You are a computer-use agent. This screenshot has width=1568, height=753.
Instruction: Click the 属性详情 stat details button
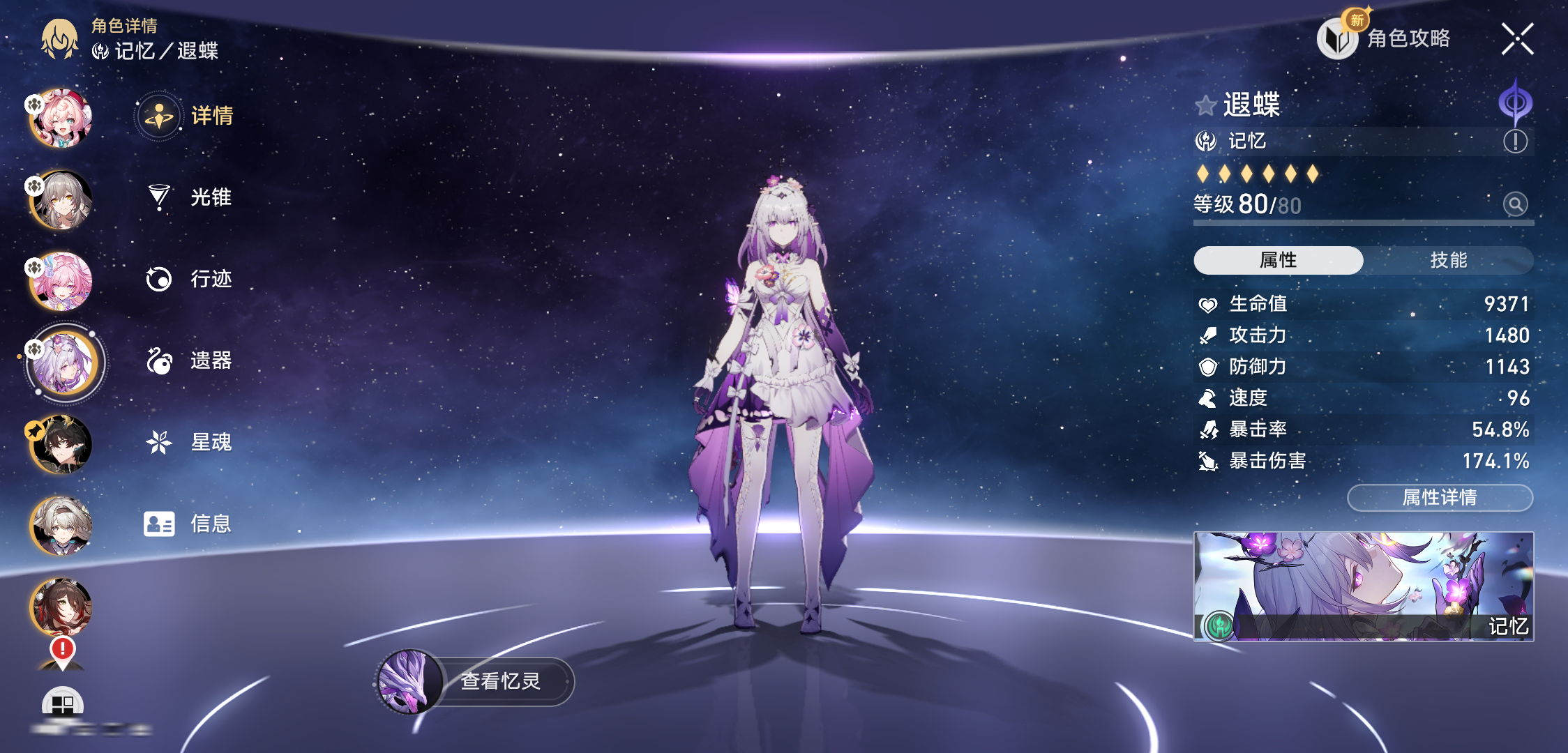pos(1440,498)
